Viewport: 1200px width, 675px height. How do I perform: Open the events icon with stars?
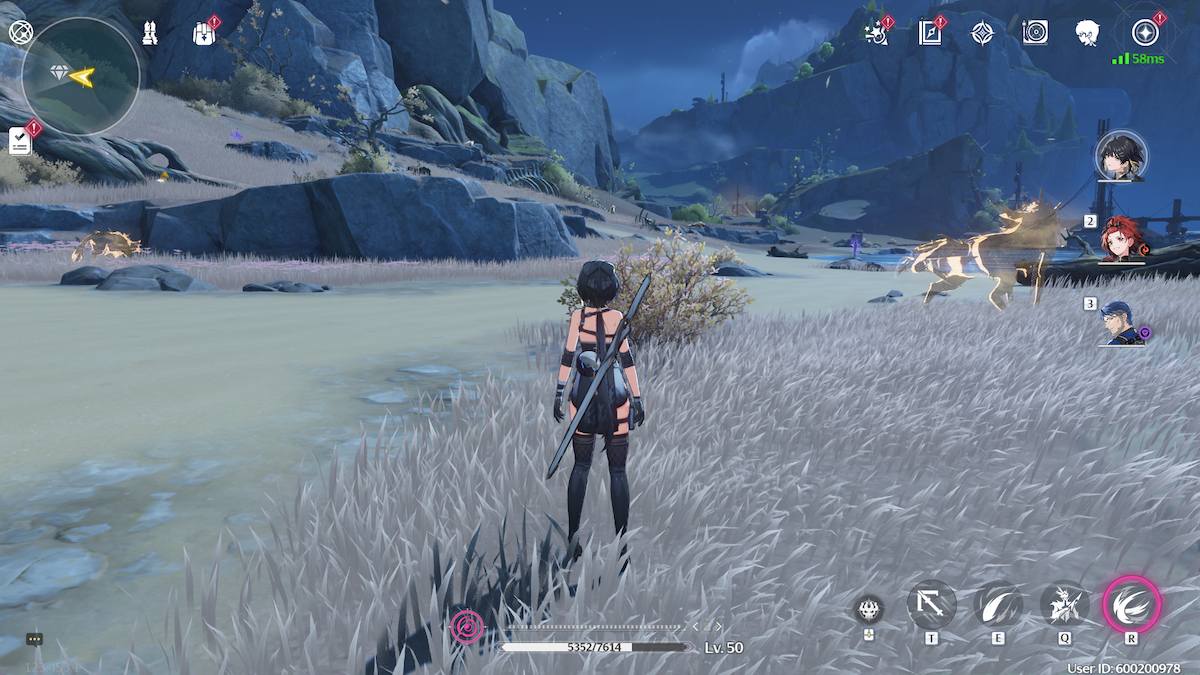pyautogui.click(x=877, y=33)
